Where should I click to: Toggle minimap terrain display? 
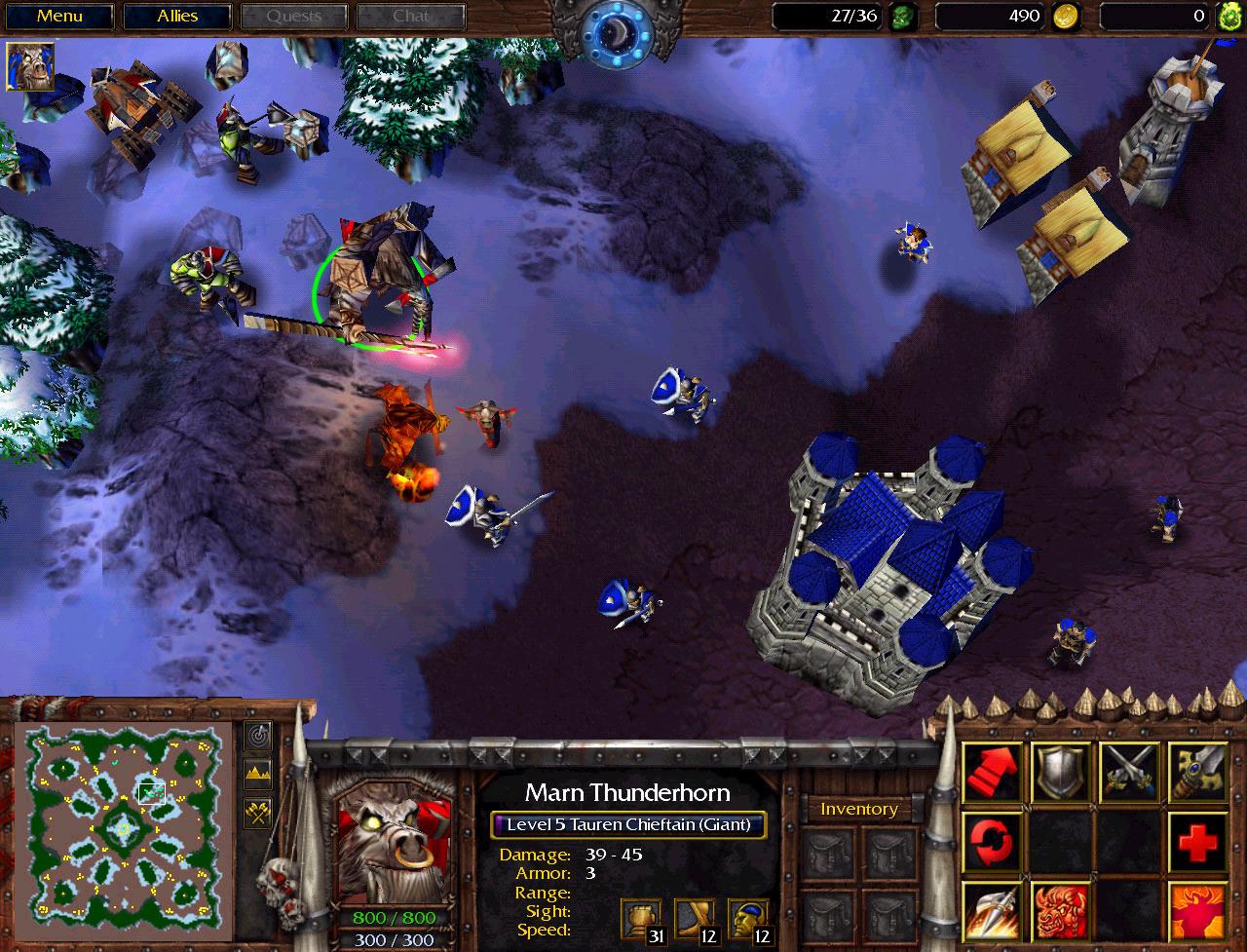258,775
